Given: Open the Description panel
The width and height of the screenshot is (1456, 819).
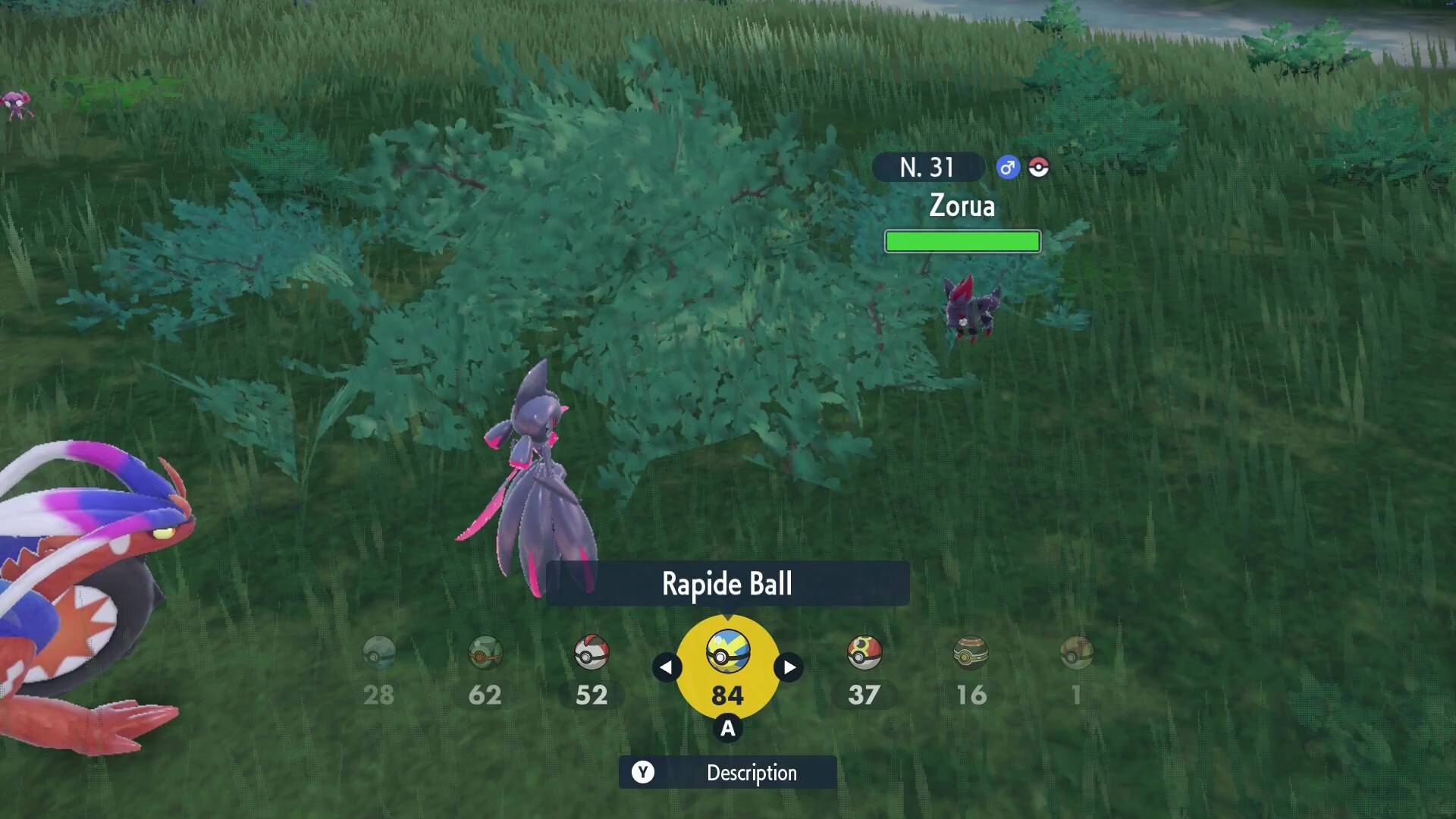Looking at the screenshot, I should pos(751,773).
